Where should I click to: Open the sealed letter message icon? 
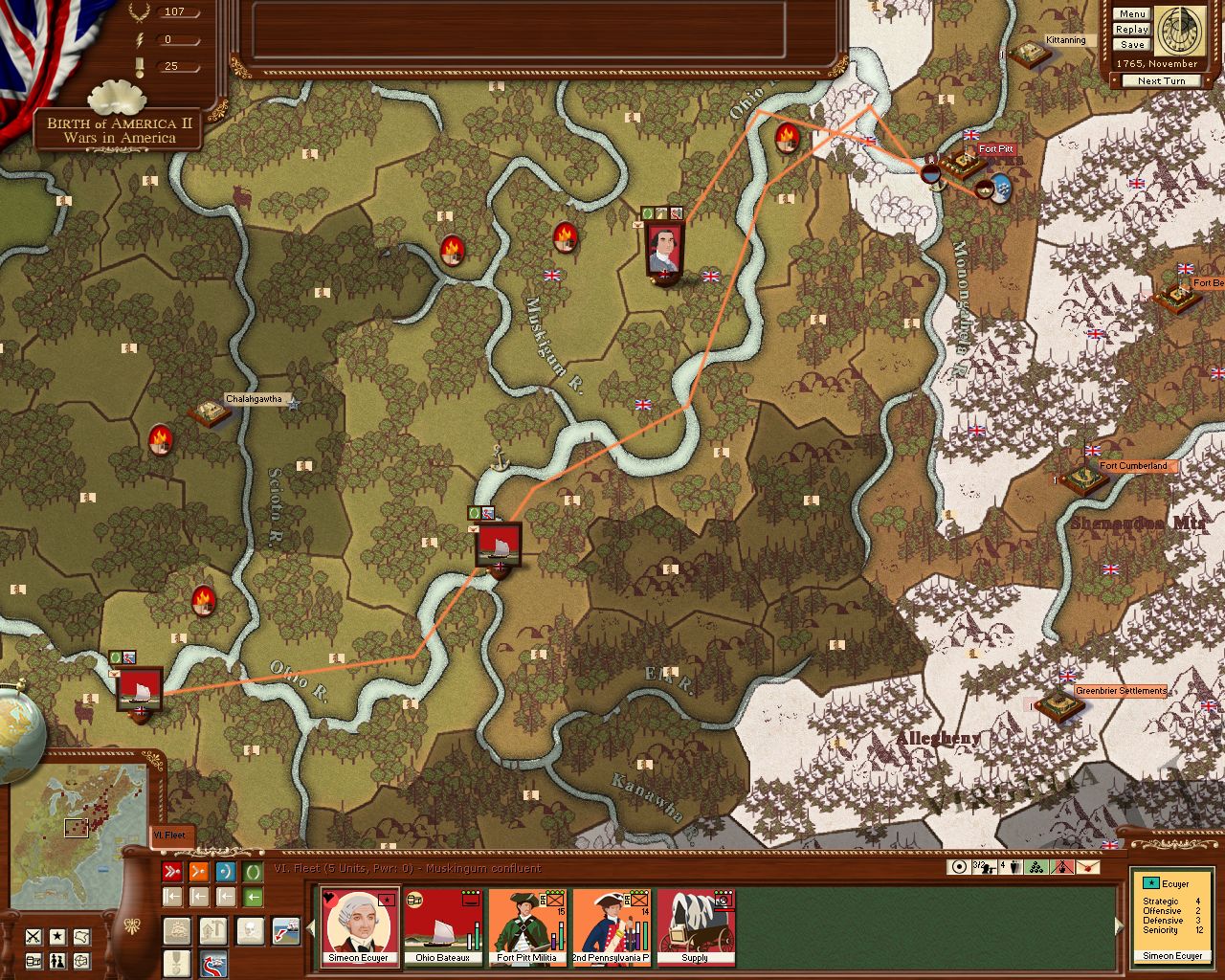tap(1088, 867)
